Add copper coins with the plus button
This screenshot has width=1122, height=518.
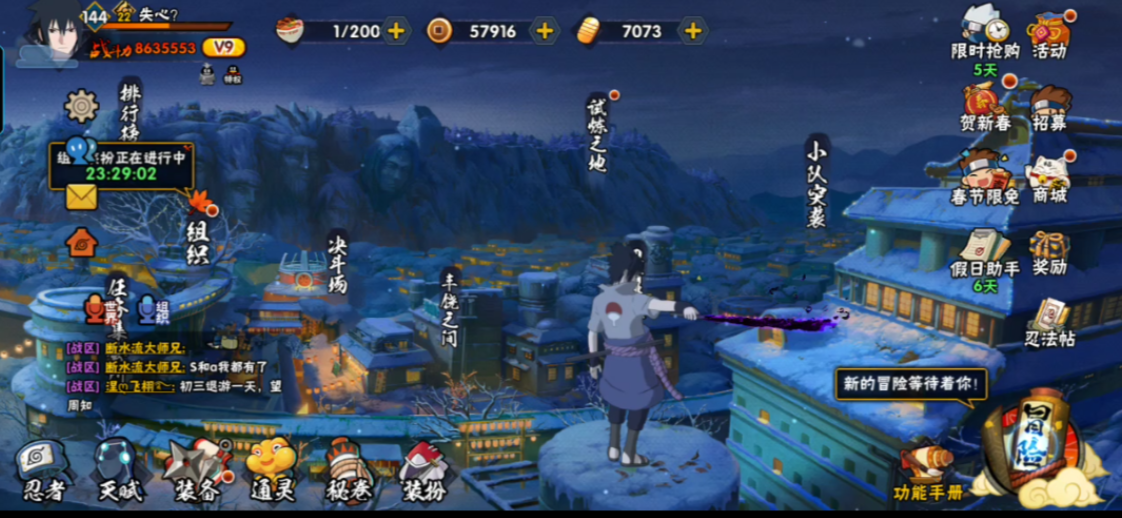click(x=545, y=31)
